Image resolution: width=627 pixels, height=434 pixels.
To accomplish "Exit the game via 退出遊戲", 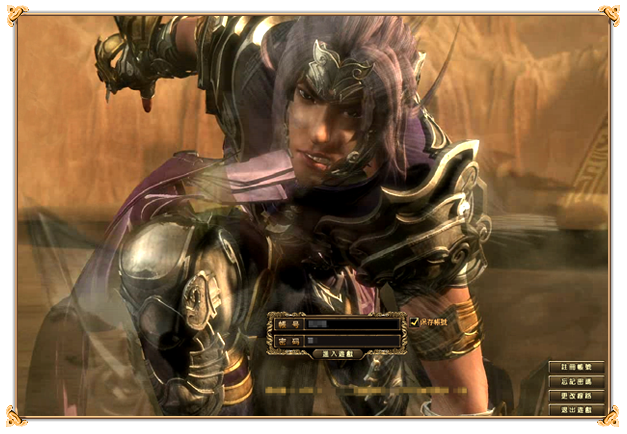I will pyautogui.click(x=576, y=410).
